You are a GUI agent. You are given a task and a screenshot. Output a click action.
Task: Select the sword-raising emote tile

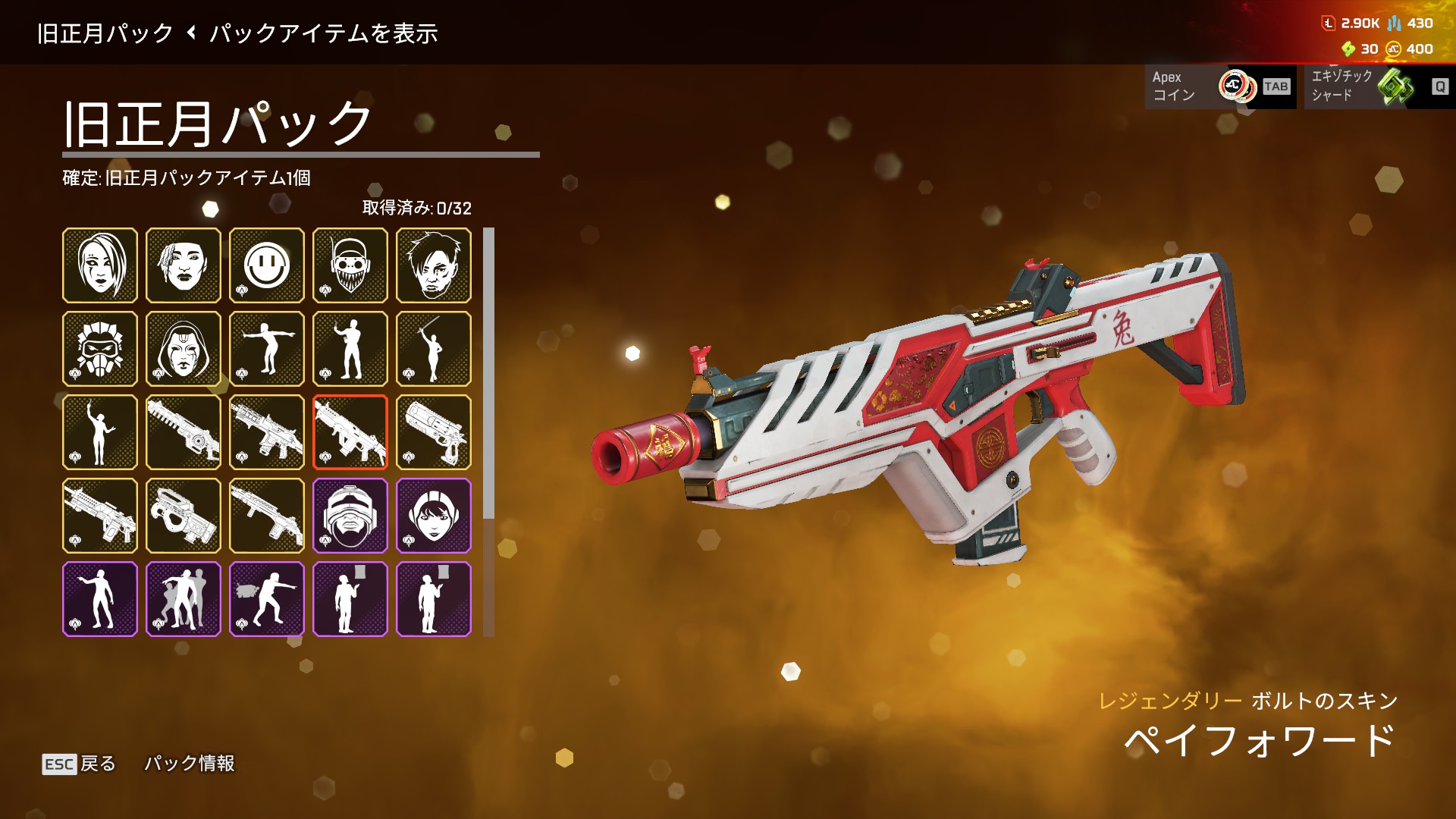434,349
